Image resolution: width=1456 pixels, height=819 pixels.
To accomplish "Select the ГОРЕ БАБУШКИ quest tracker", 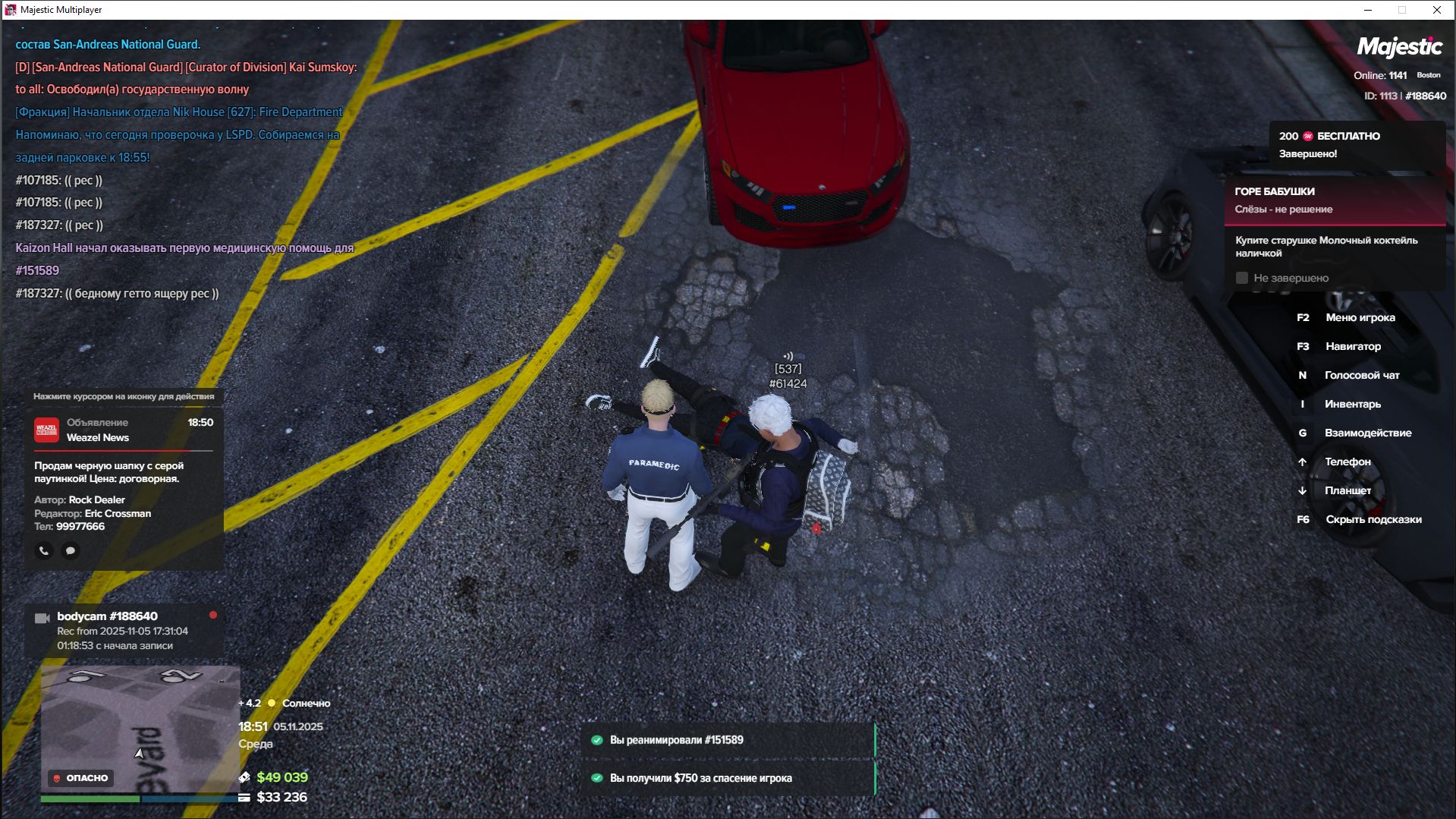I will coord(1334,200).
